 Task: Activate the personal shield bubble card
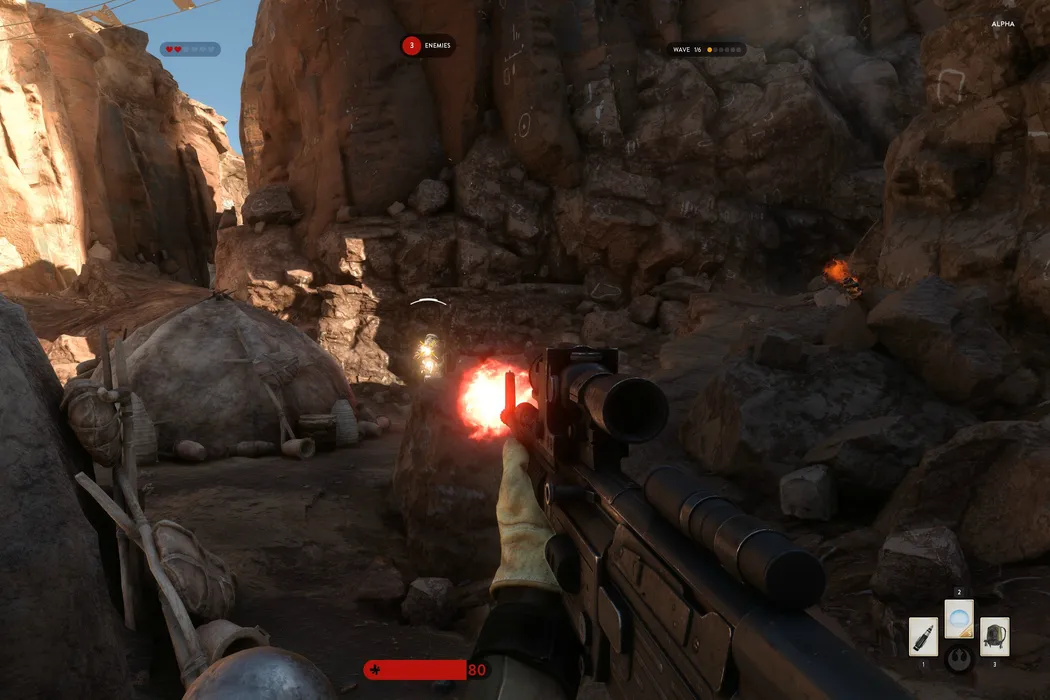coord(959,619)
